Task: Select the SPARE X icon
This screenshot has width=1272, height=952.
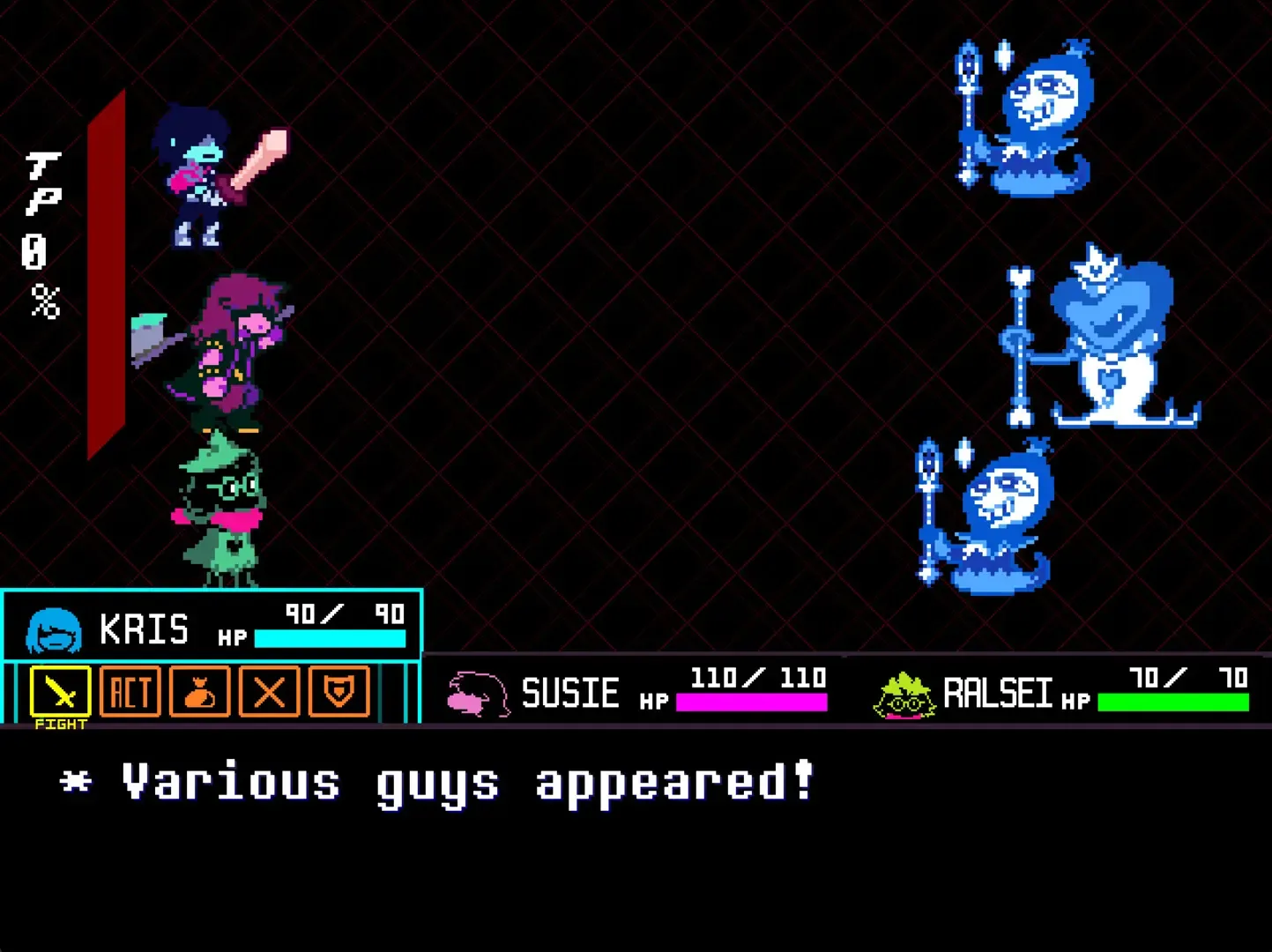Action: click(268, 694)
